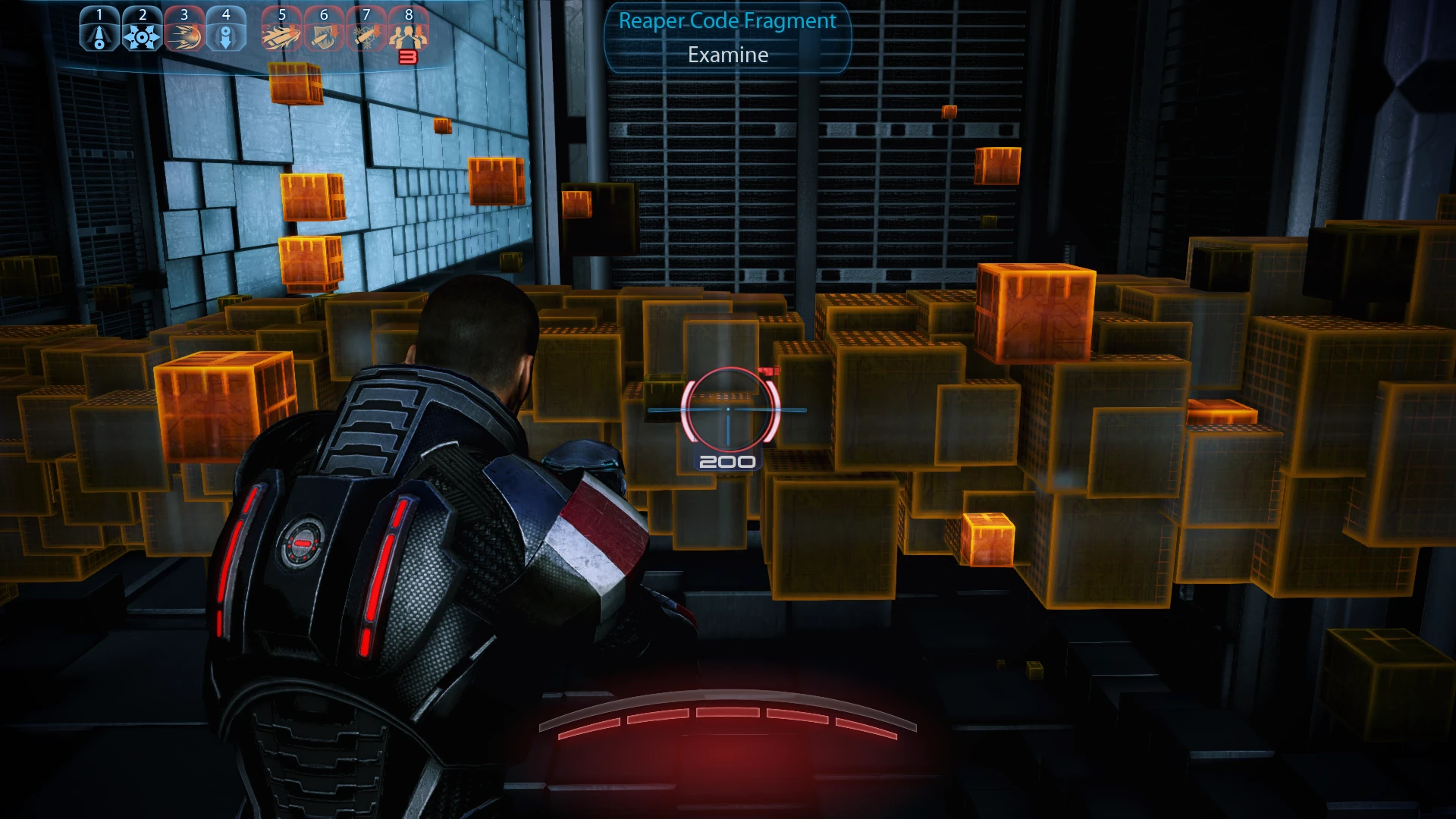Click the targeting reticle crosshair
The image size is (1456, 819).
pyautogui.click(x=728, y=408)
